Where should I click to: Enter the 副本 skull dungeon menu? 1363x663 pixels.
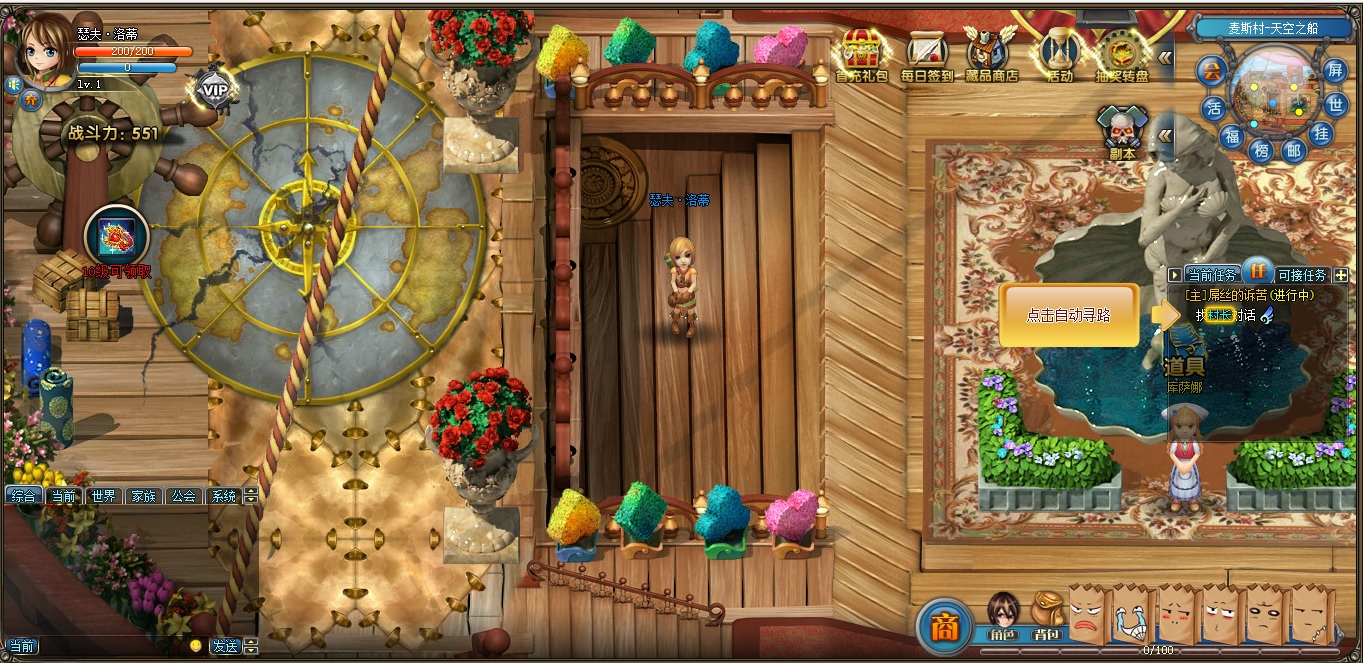click(1122, 132)
